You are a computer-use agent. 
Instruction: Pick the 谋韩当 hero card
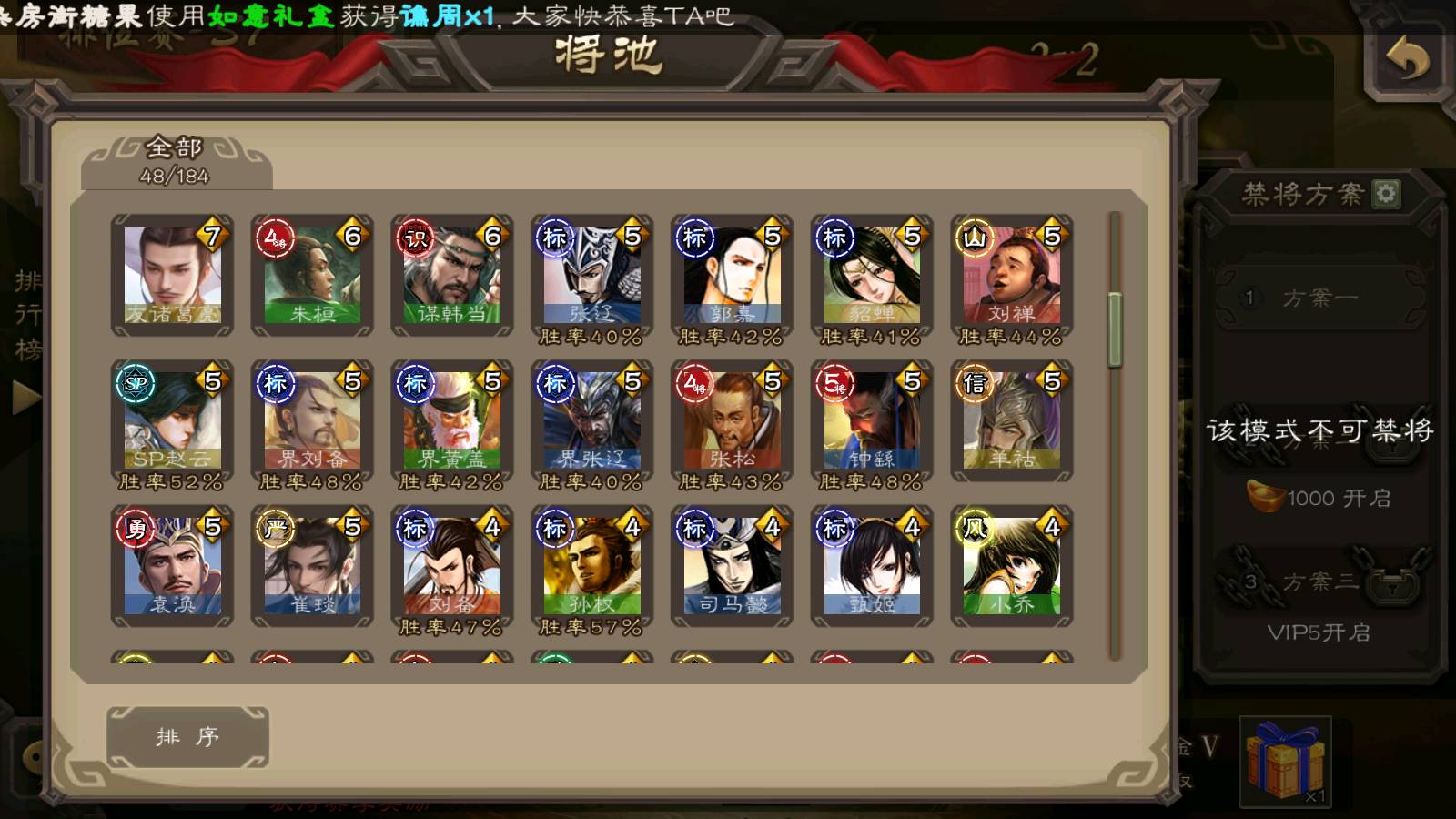tap(452, 275)
